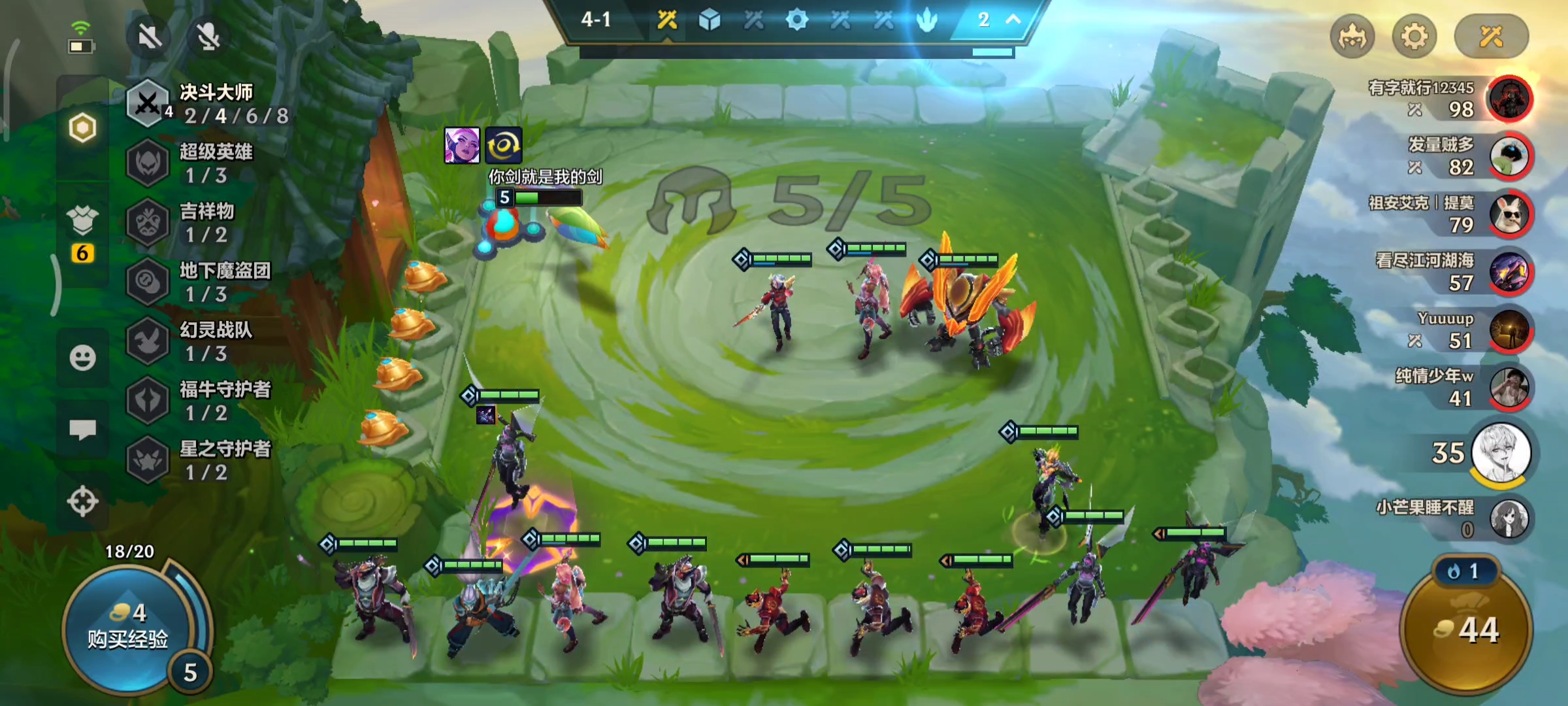The width and height of the screenshot is (1568, 706).
Task: View player 有字就行12345's board
Action: click(1509, 99)
